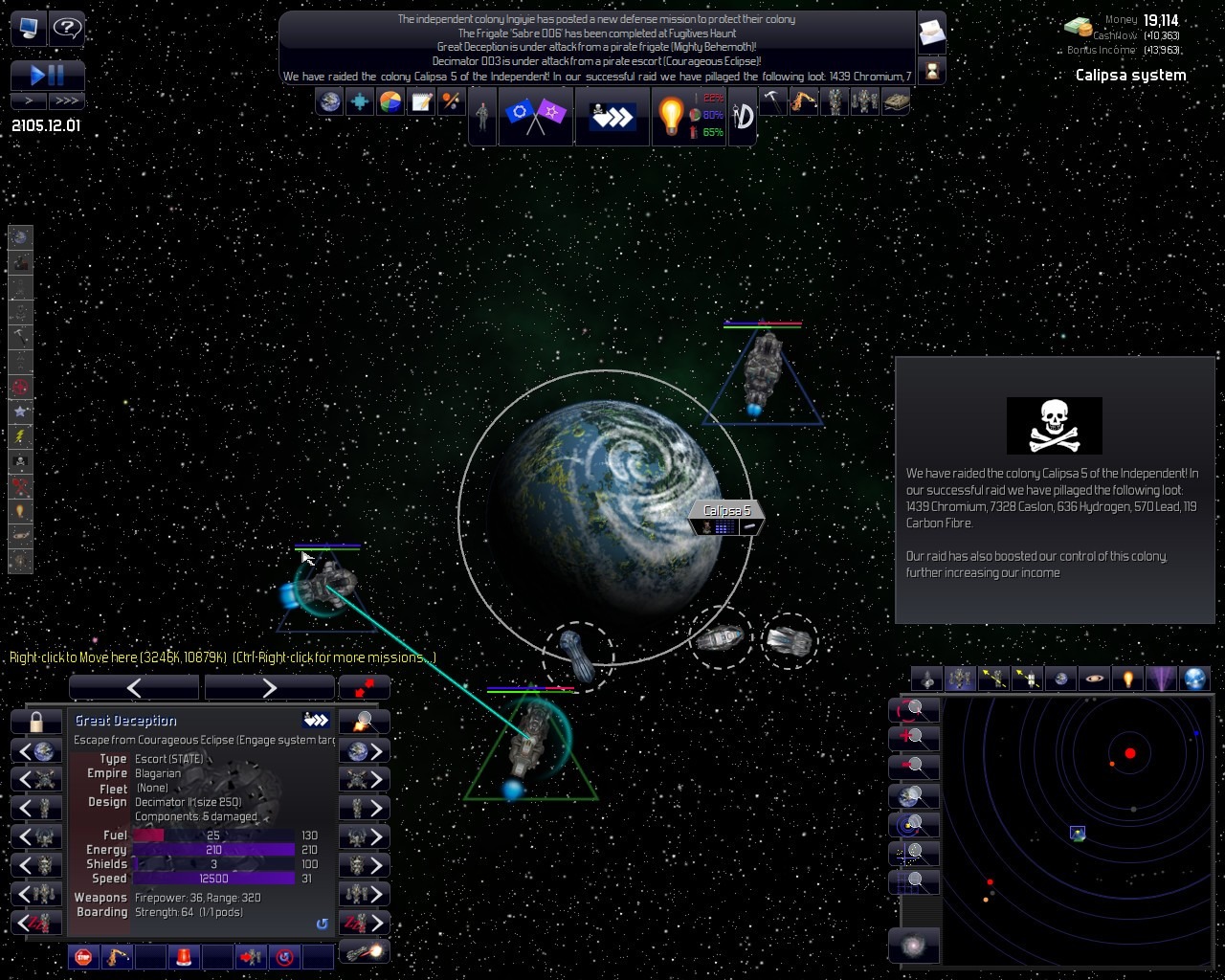Open the help question mark button
This screenshot has width=1225, height=980.
[66, 28]
